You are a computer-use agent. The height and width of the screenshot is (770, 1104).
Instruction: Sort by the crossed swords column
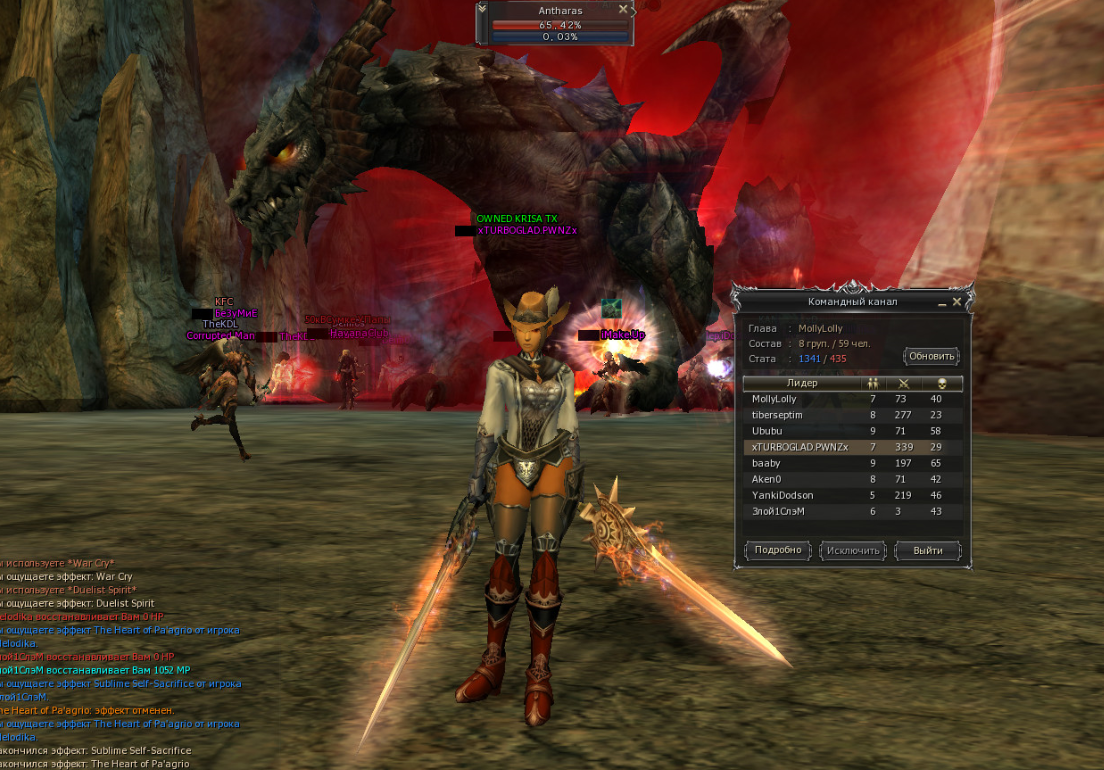(903, 383)
